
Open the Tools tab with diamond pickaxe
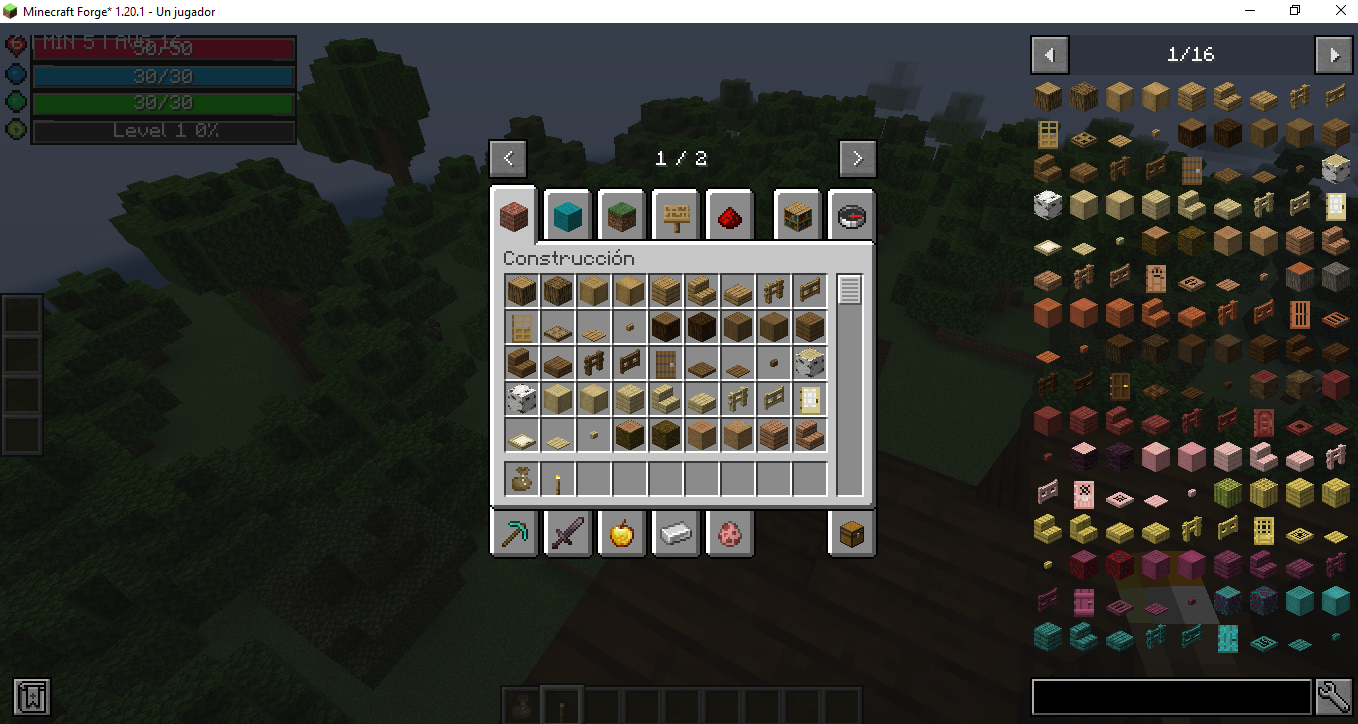coord(514,533)
